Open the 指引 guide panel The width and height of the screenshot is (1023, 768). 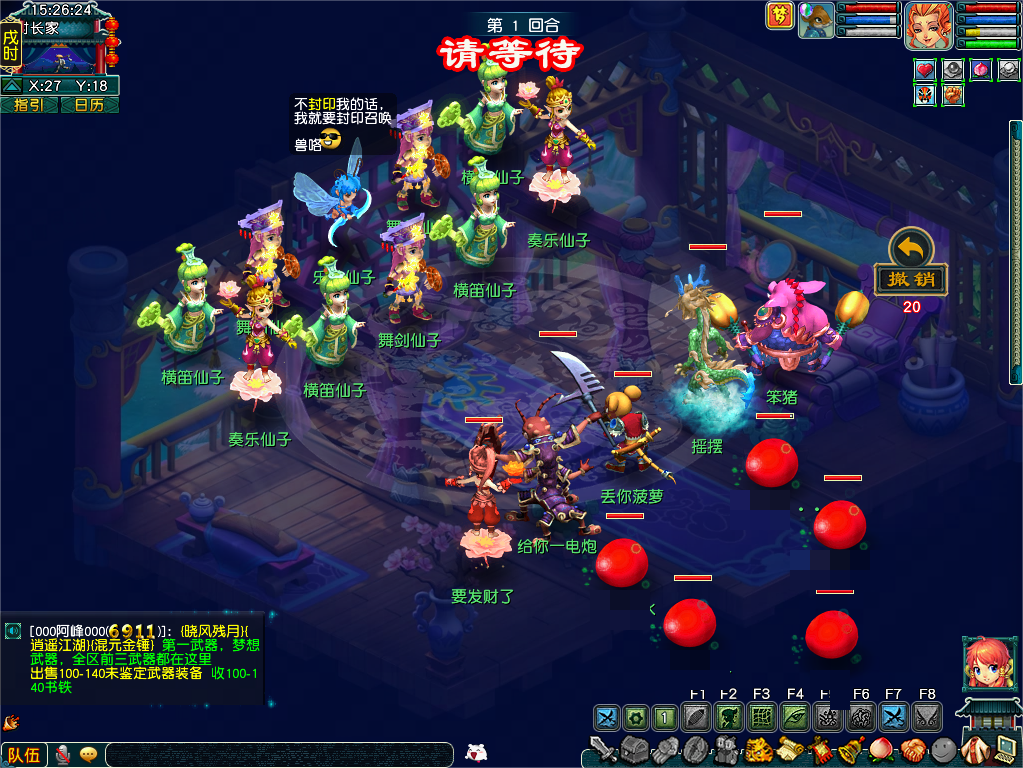(x=28, y=104)
